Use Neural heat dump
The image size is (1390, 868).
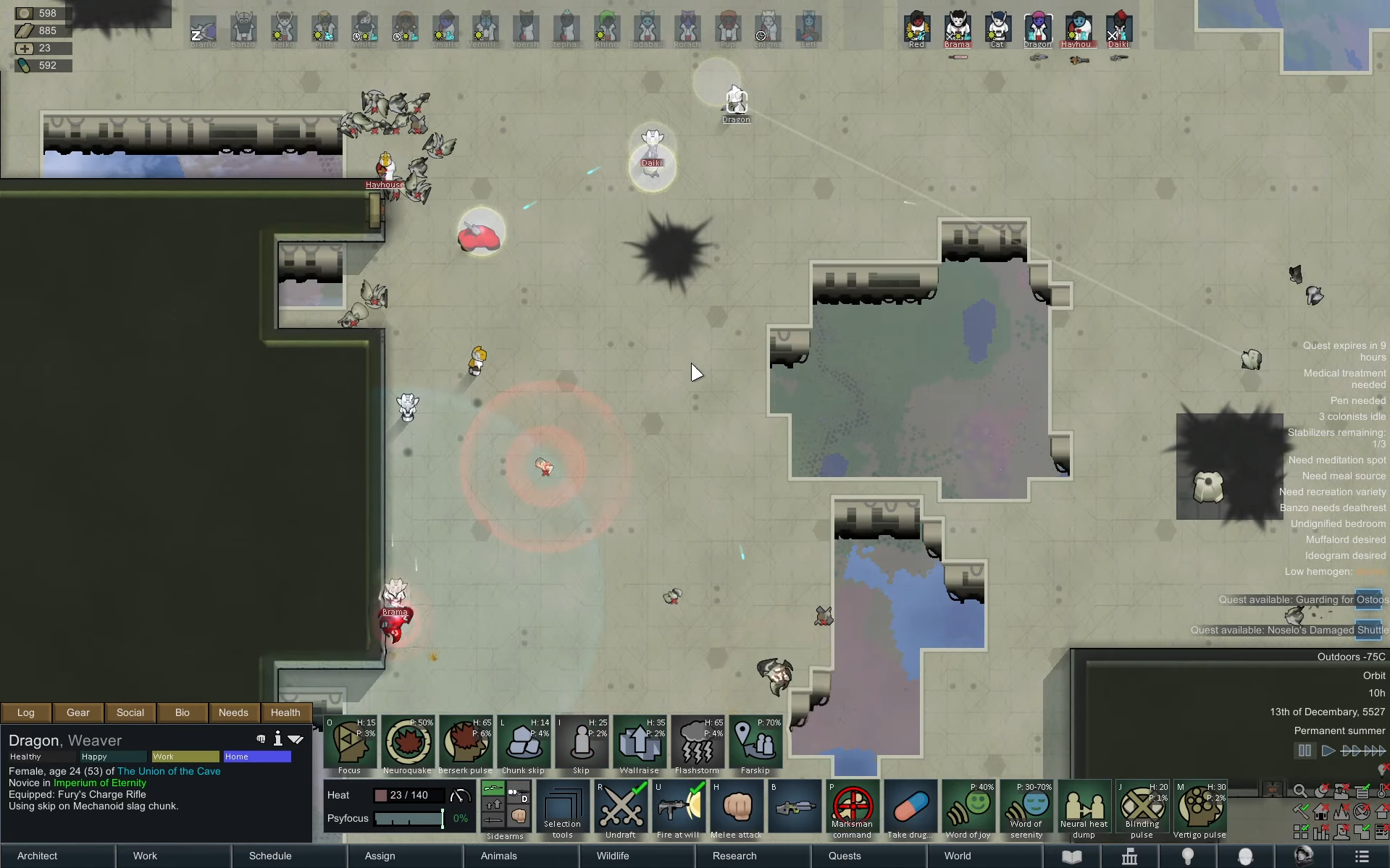[x=1084, y=806]
